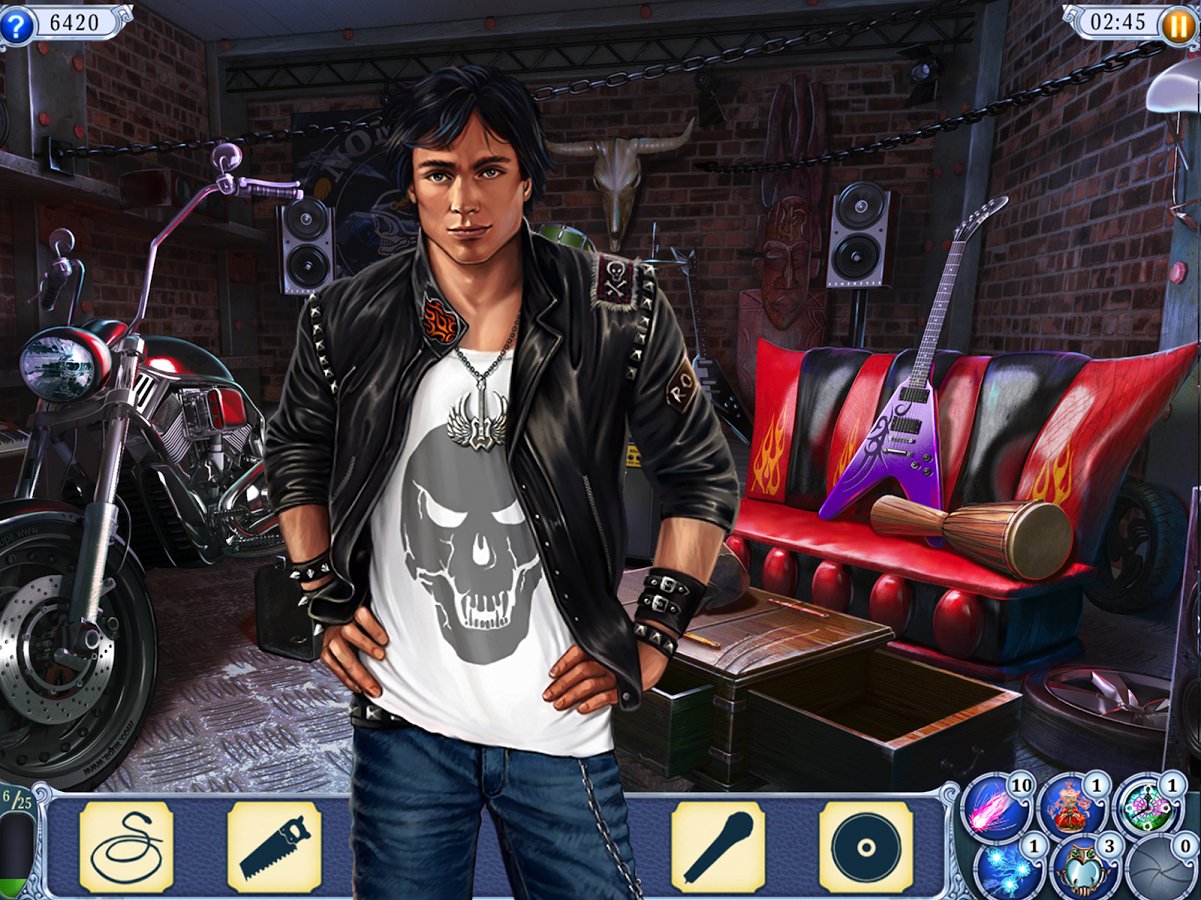The width and height of the screenshot is (1201, 900).
Task: Trigger the blue lightning sparks power-up
Action: [1006, 869]
